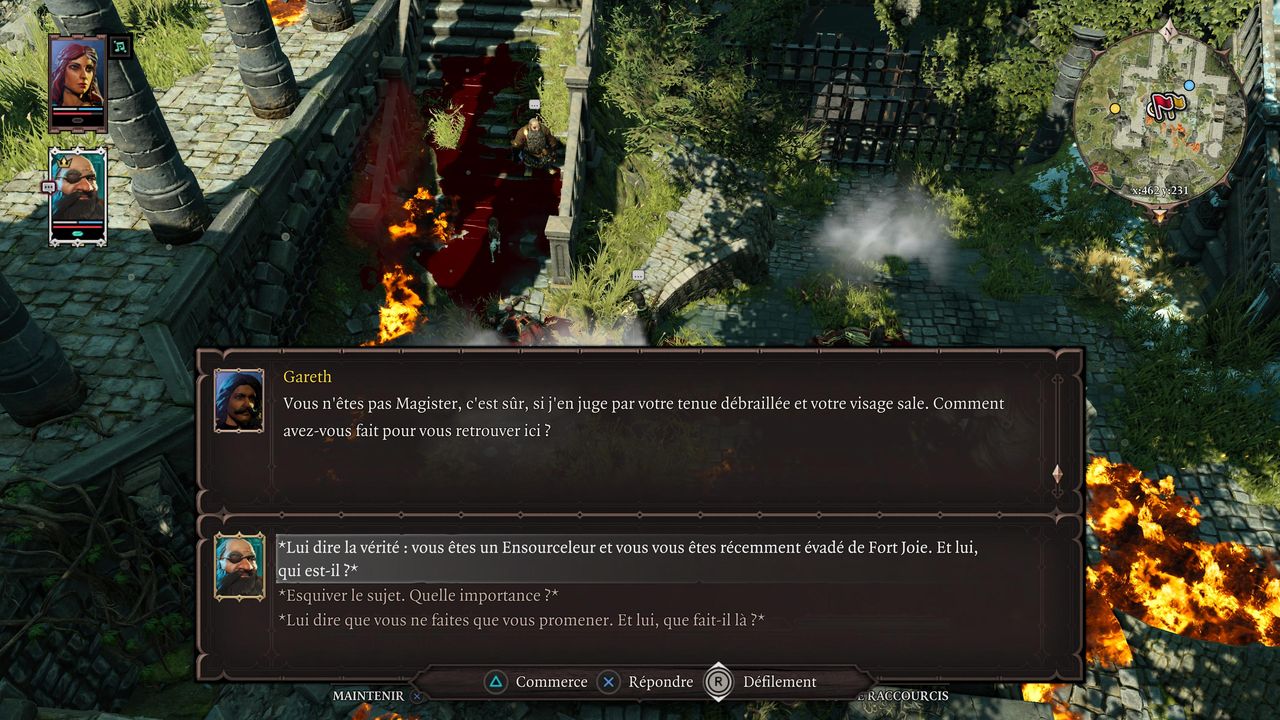
Task: Click the speech bubble icon beside dwarf portrait
Action: [48, 187]
